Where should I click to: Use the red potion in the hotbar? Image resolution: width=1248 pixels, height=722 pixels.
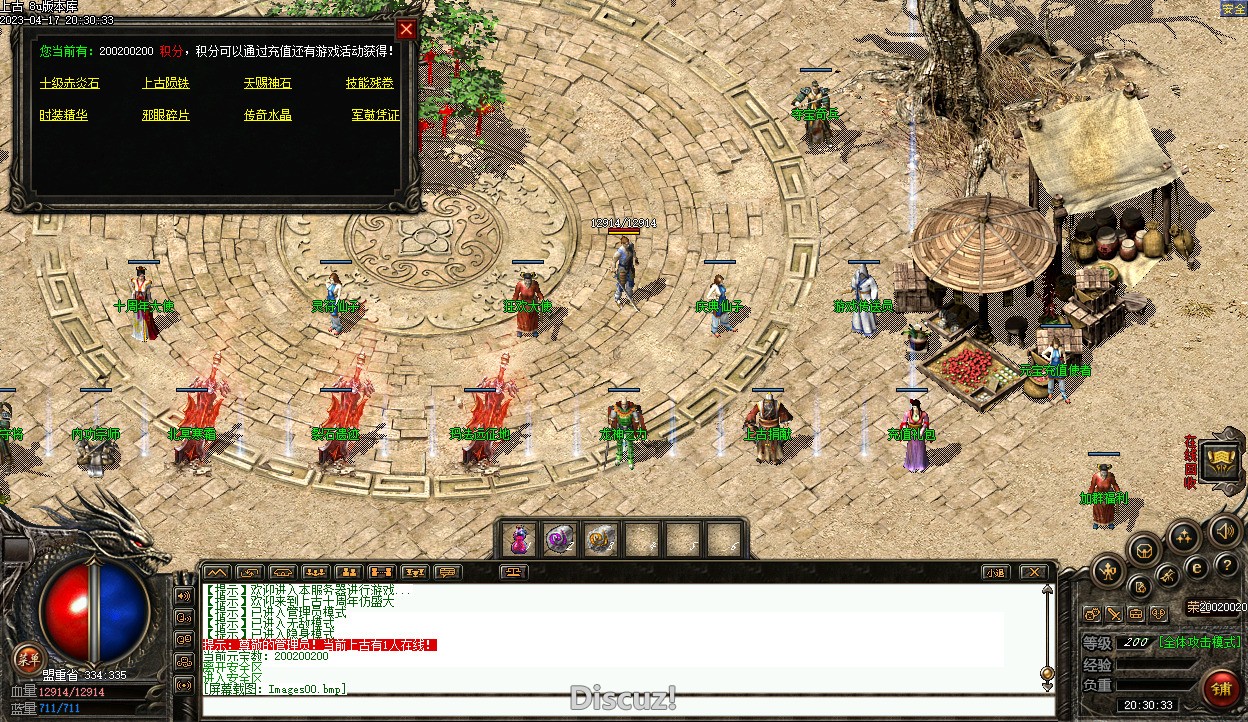520,540
